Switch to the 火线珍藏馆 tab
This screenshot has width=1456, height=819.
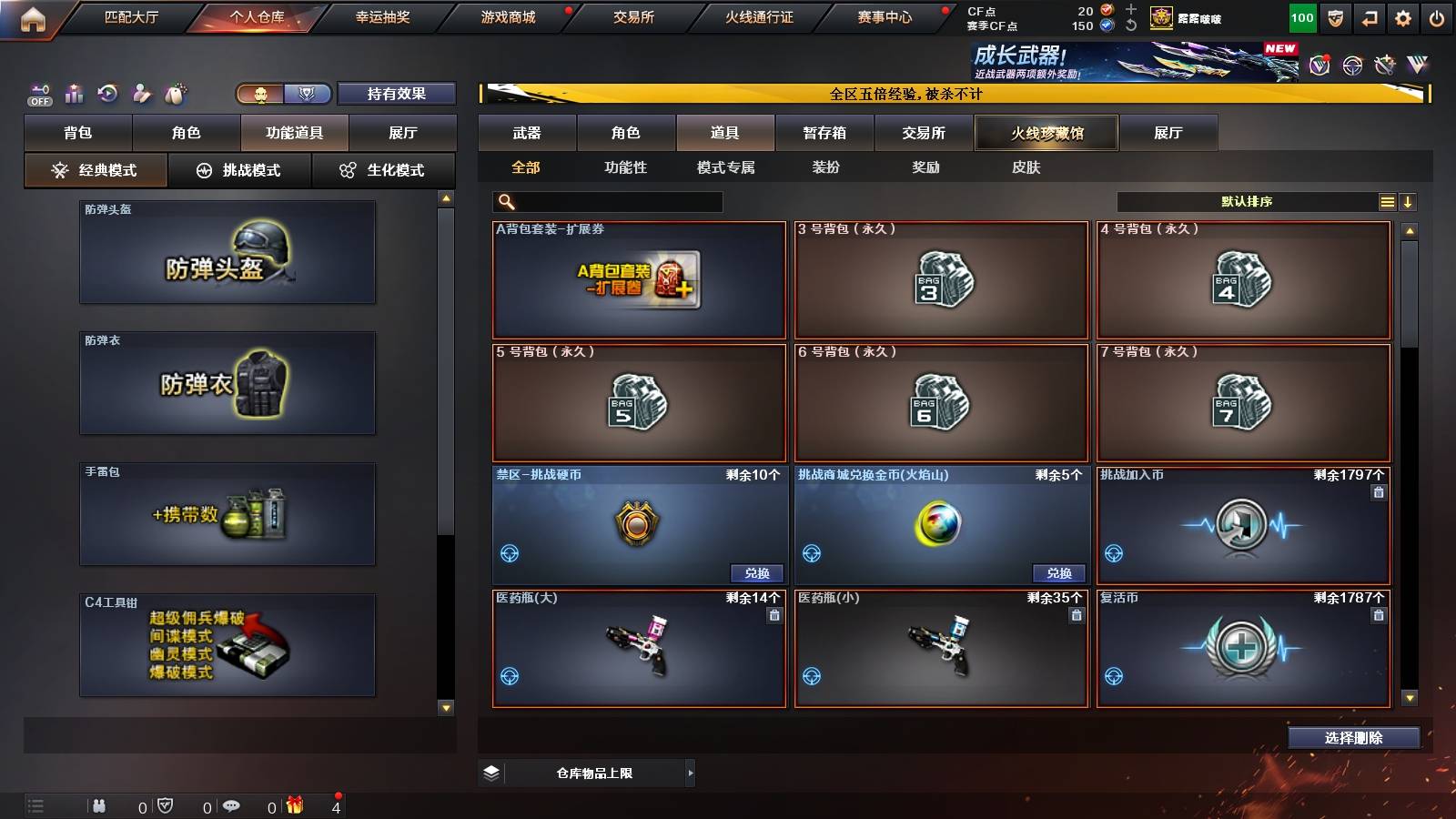tap(1046, 133)
